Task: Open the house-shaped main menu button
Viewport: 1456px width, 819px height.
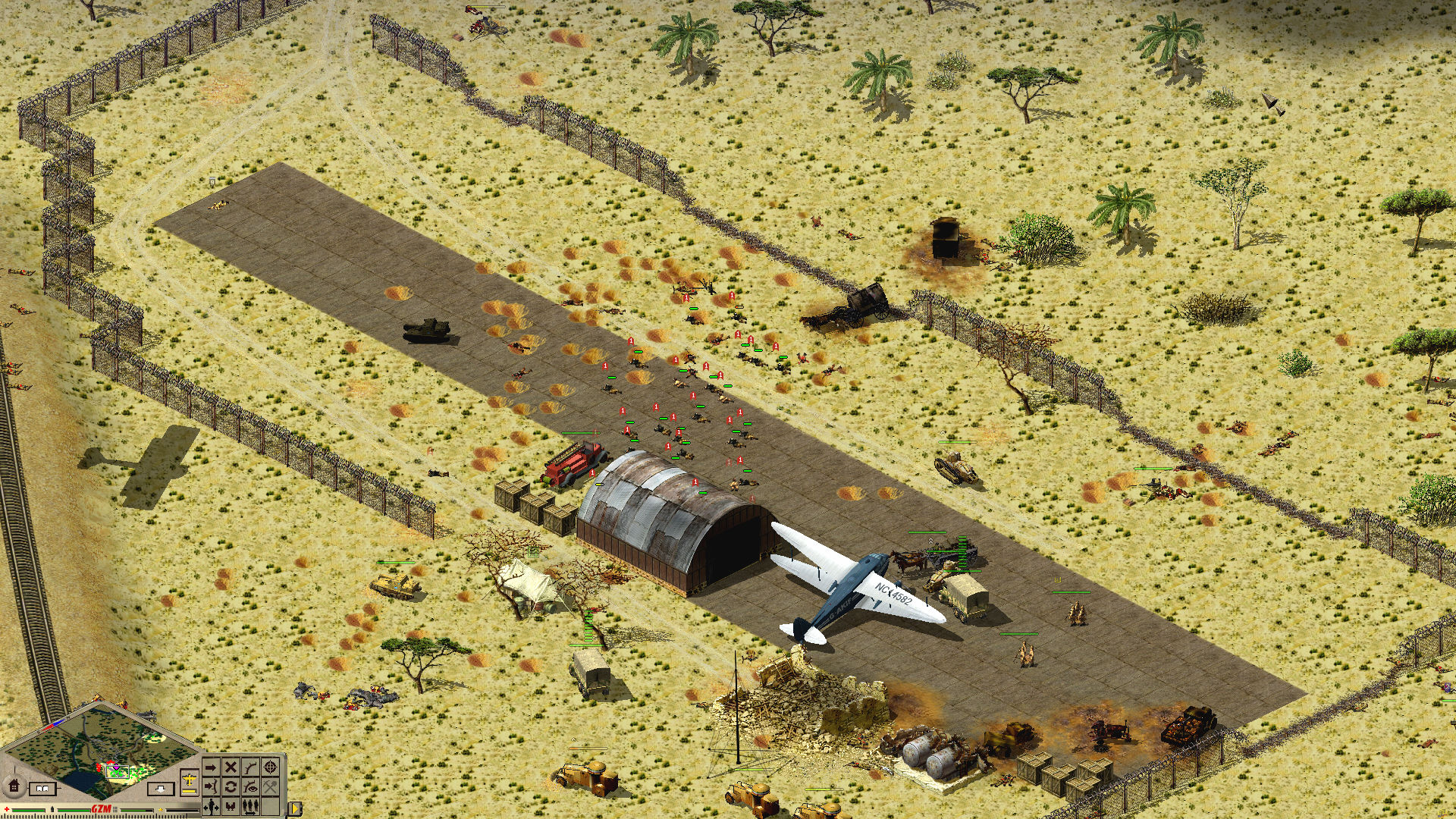Action: click(x=14, y=784)
